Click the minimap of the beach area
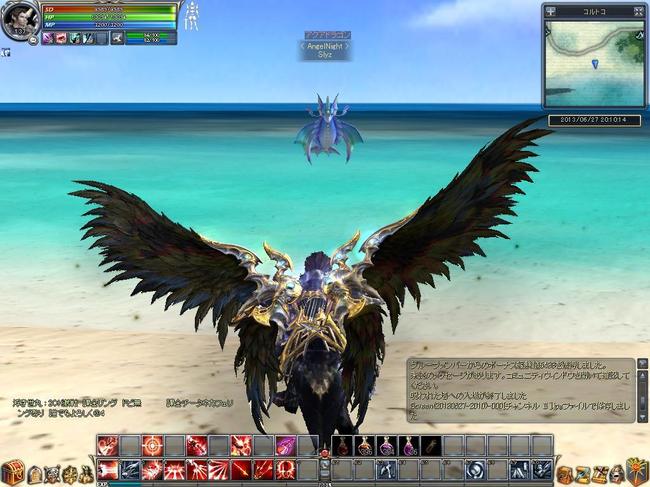 pos(594,63)
